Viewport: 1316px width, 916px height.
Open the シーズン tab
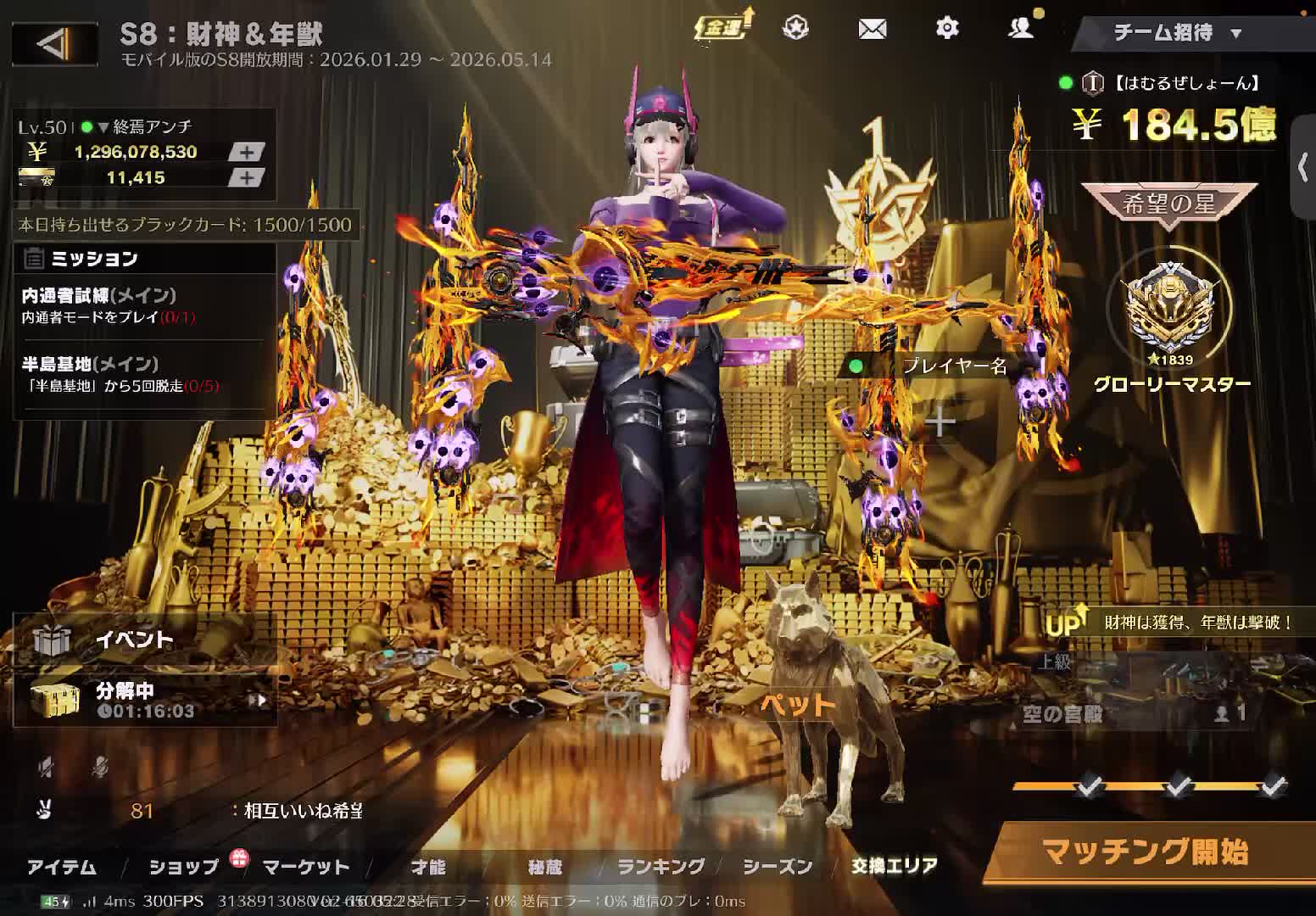(x=778, y=867)
